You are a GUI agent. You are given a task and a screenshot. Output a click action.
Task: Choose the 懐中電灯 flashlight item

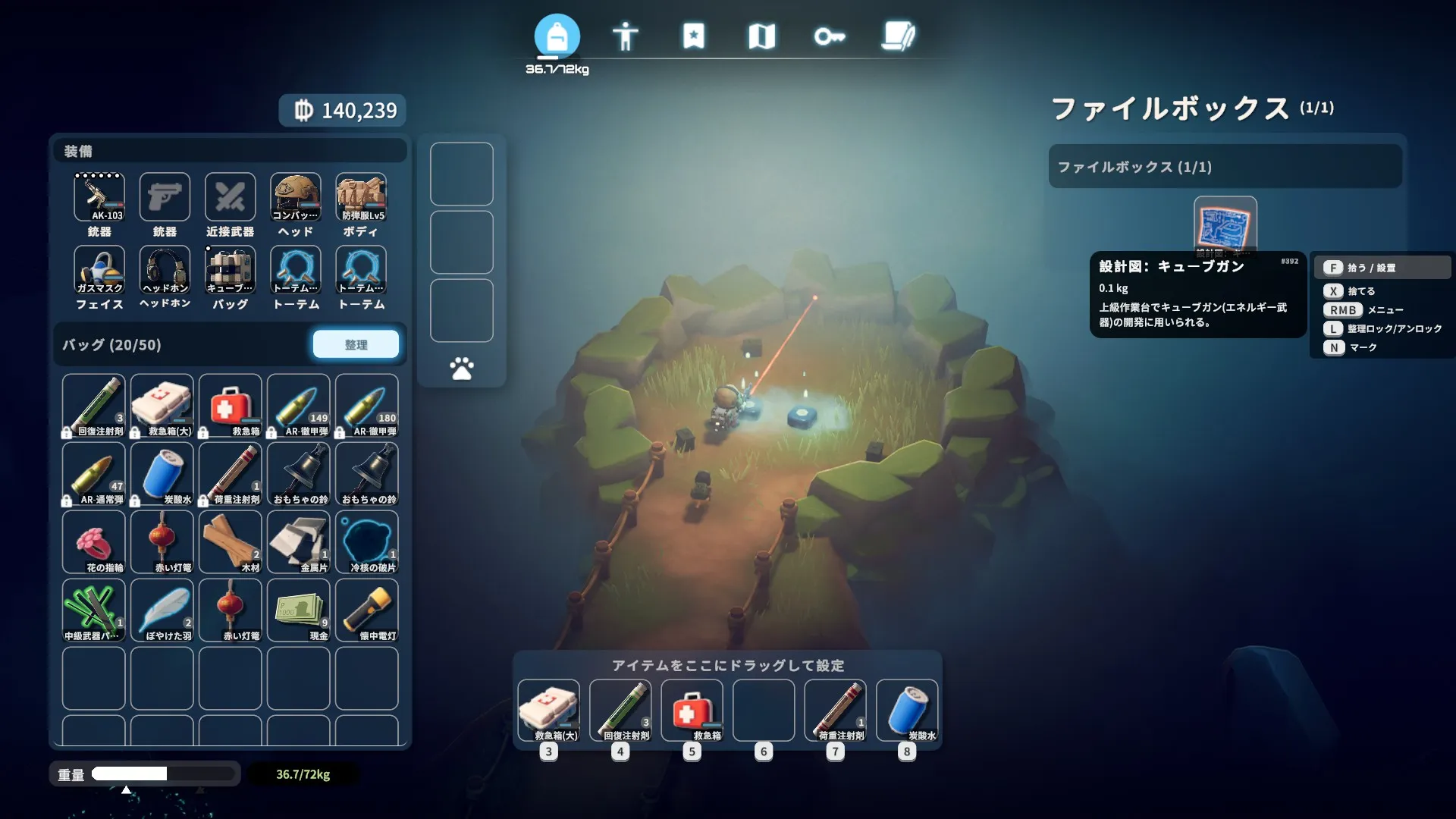367,610
